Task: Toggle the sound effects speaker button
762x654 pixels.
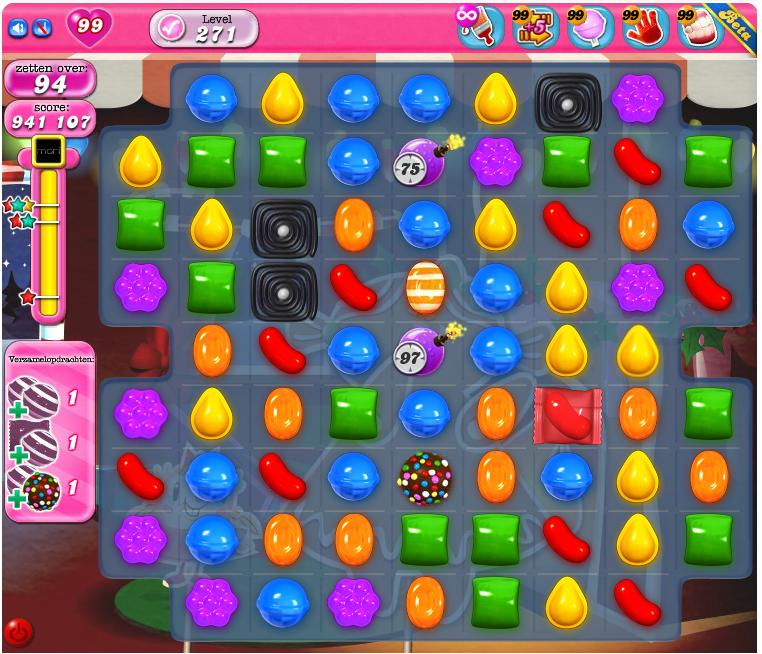Action: pos(18,28)
